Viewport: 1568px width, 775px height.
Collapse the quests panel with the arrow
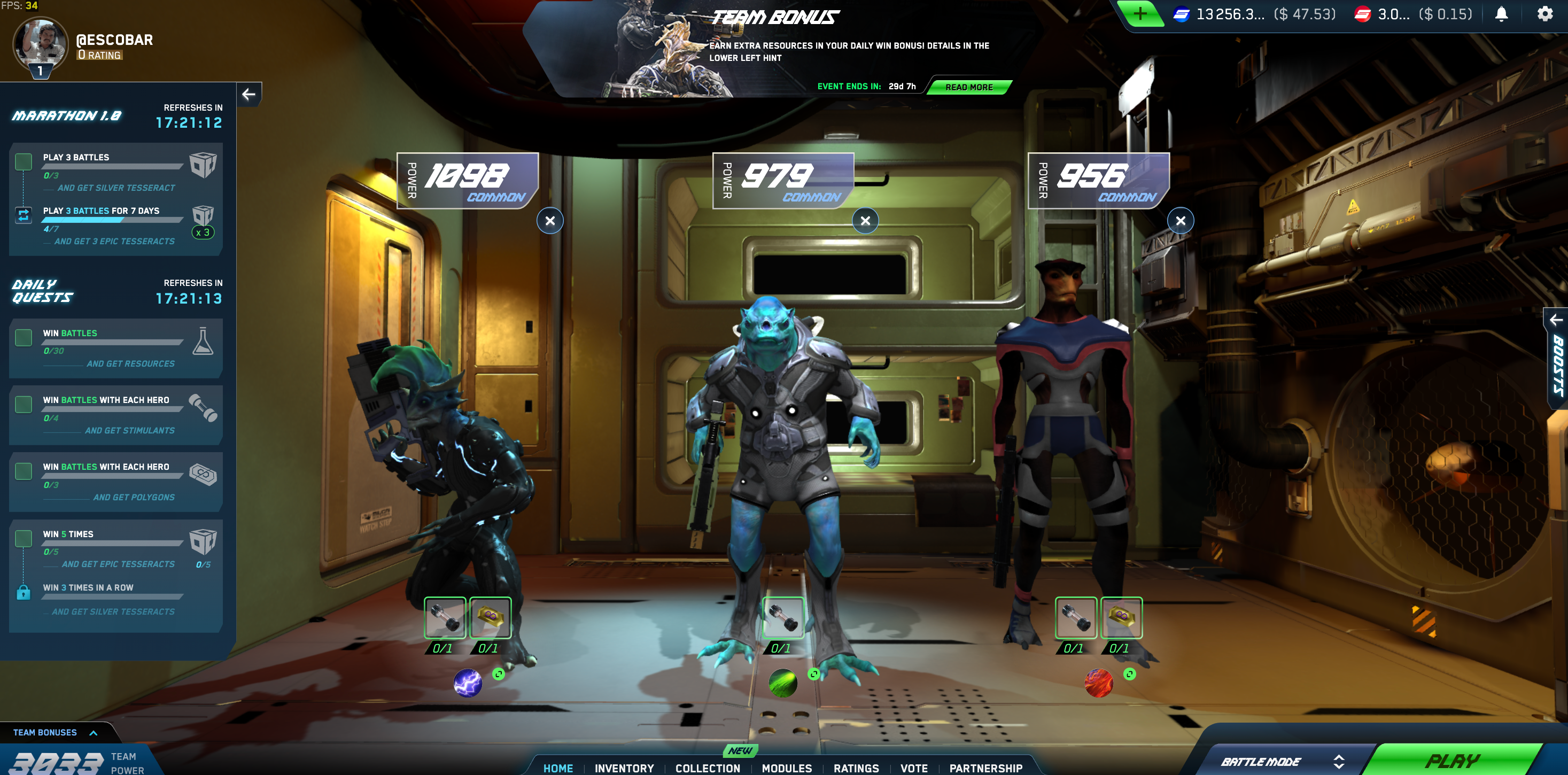249,95
